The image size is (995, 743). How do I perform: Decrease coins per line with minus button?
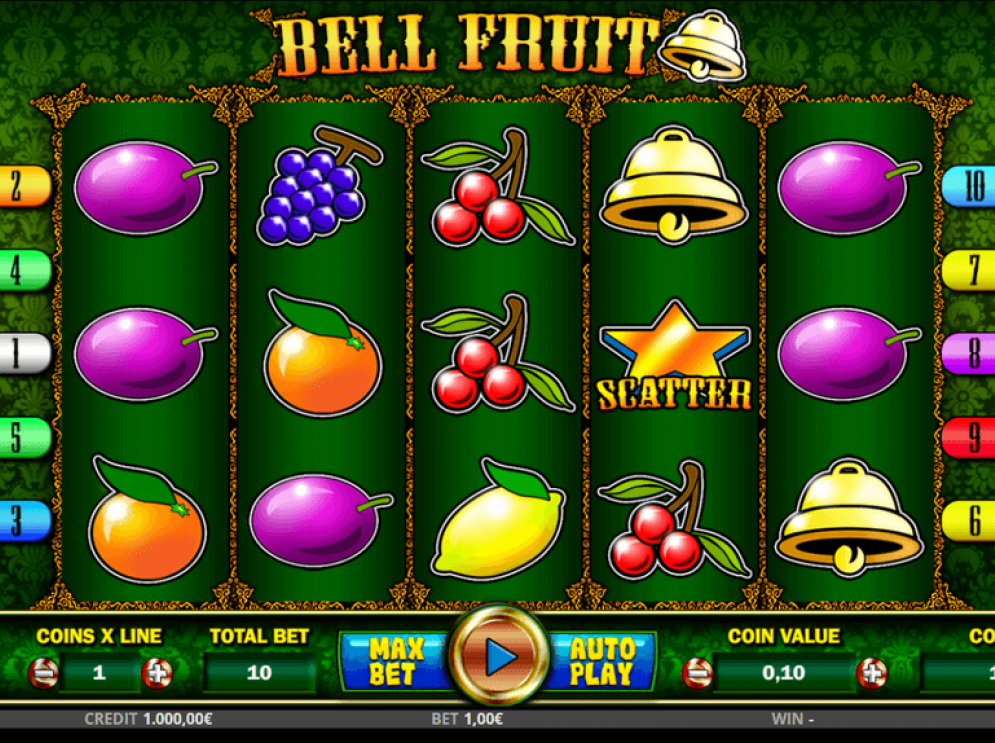(x=44, y=673)
